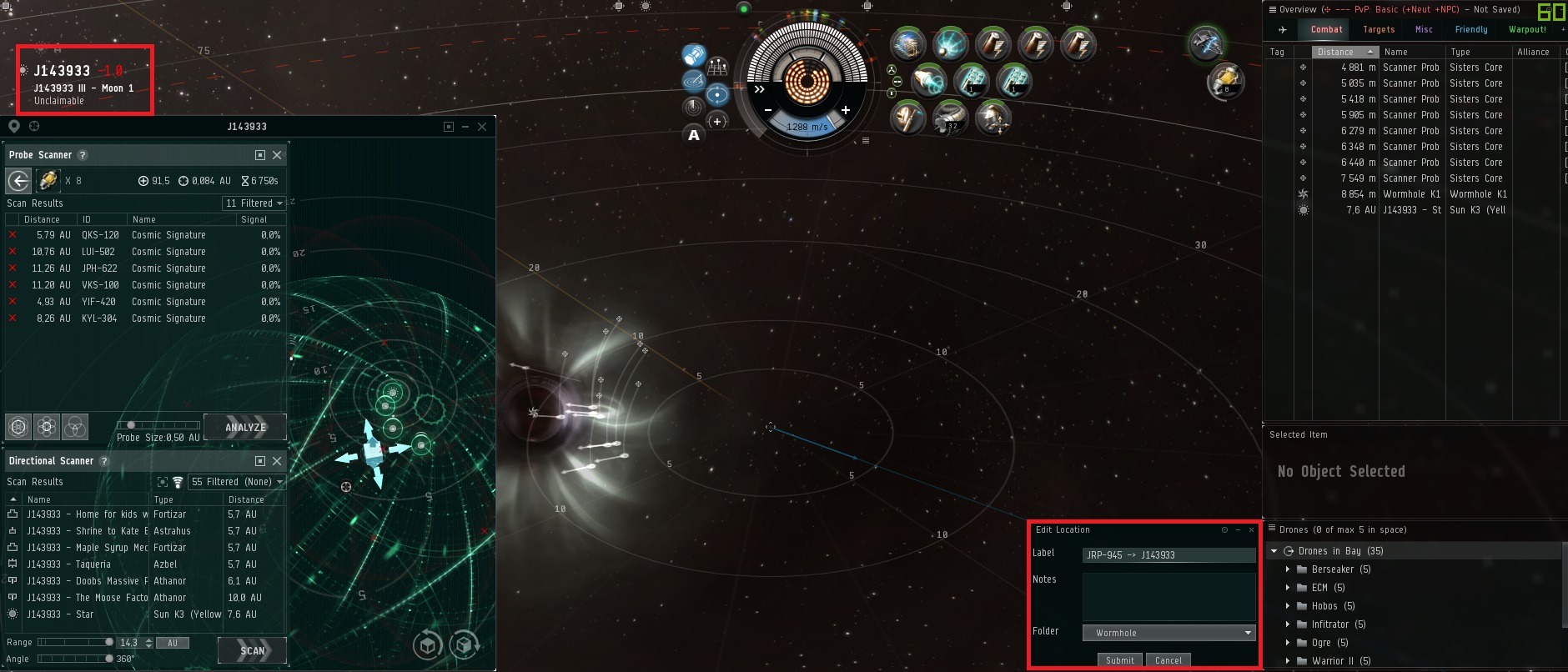
Task: Click the empty Notes text area
Action: point(1168,595)
